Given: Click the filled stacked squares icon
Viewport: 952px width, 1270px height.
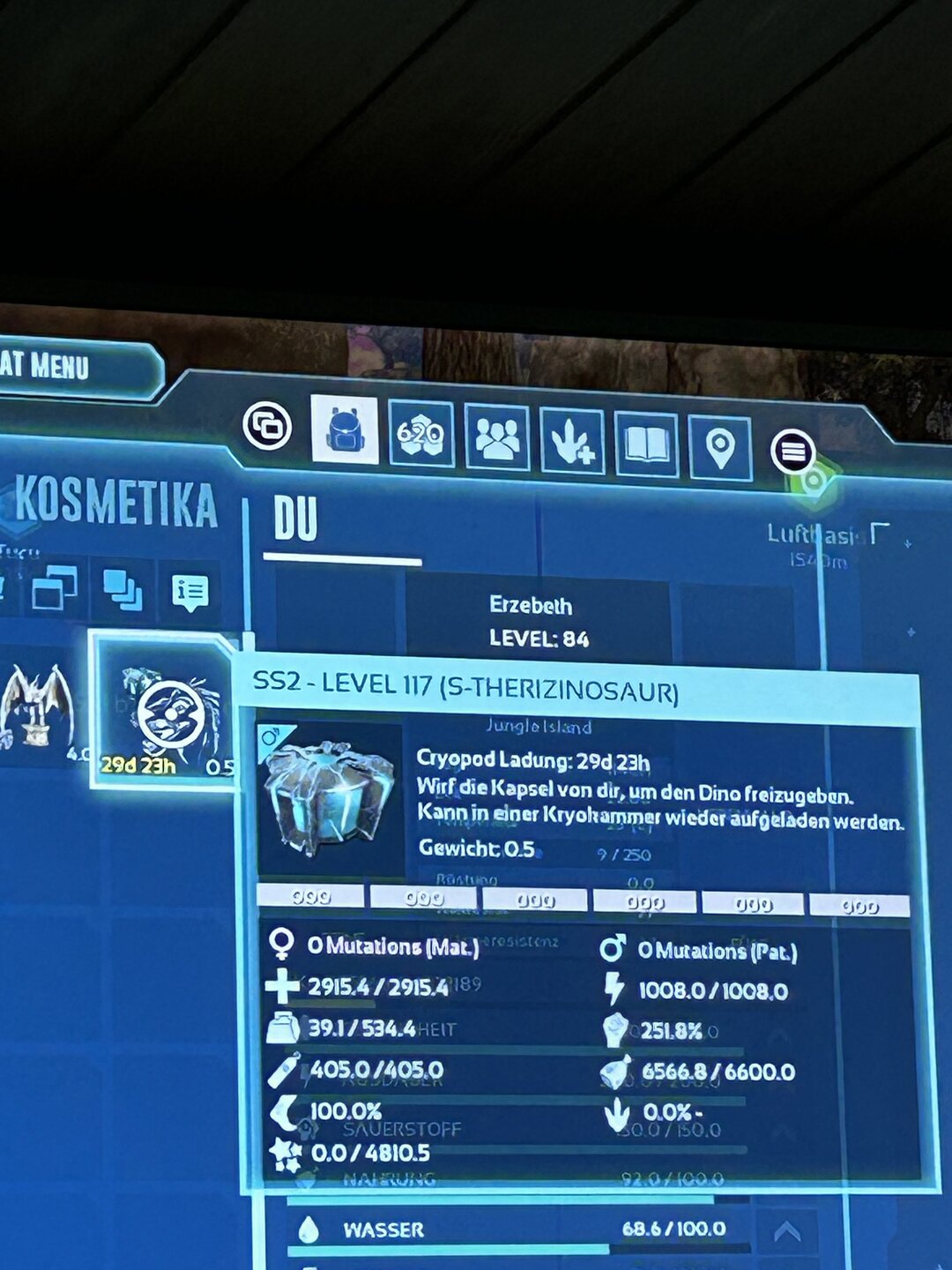Looking at the screenshot, I should pos(123,590).
